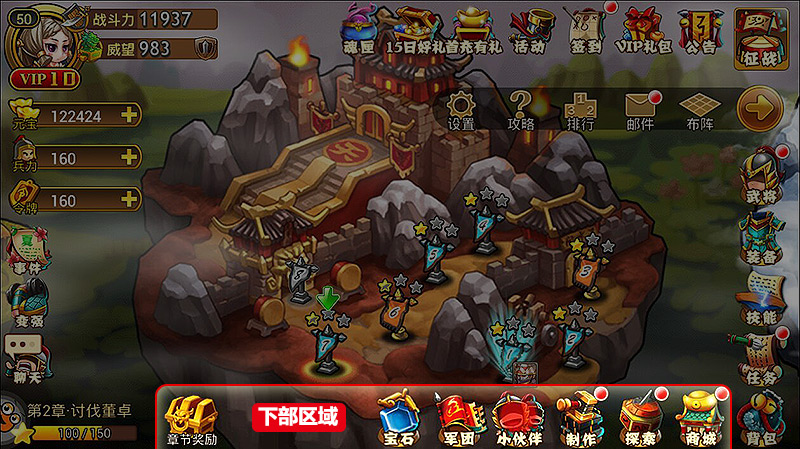
Task: Add more 元宝 with the plus button
Action: click(x=128, y=115)
